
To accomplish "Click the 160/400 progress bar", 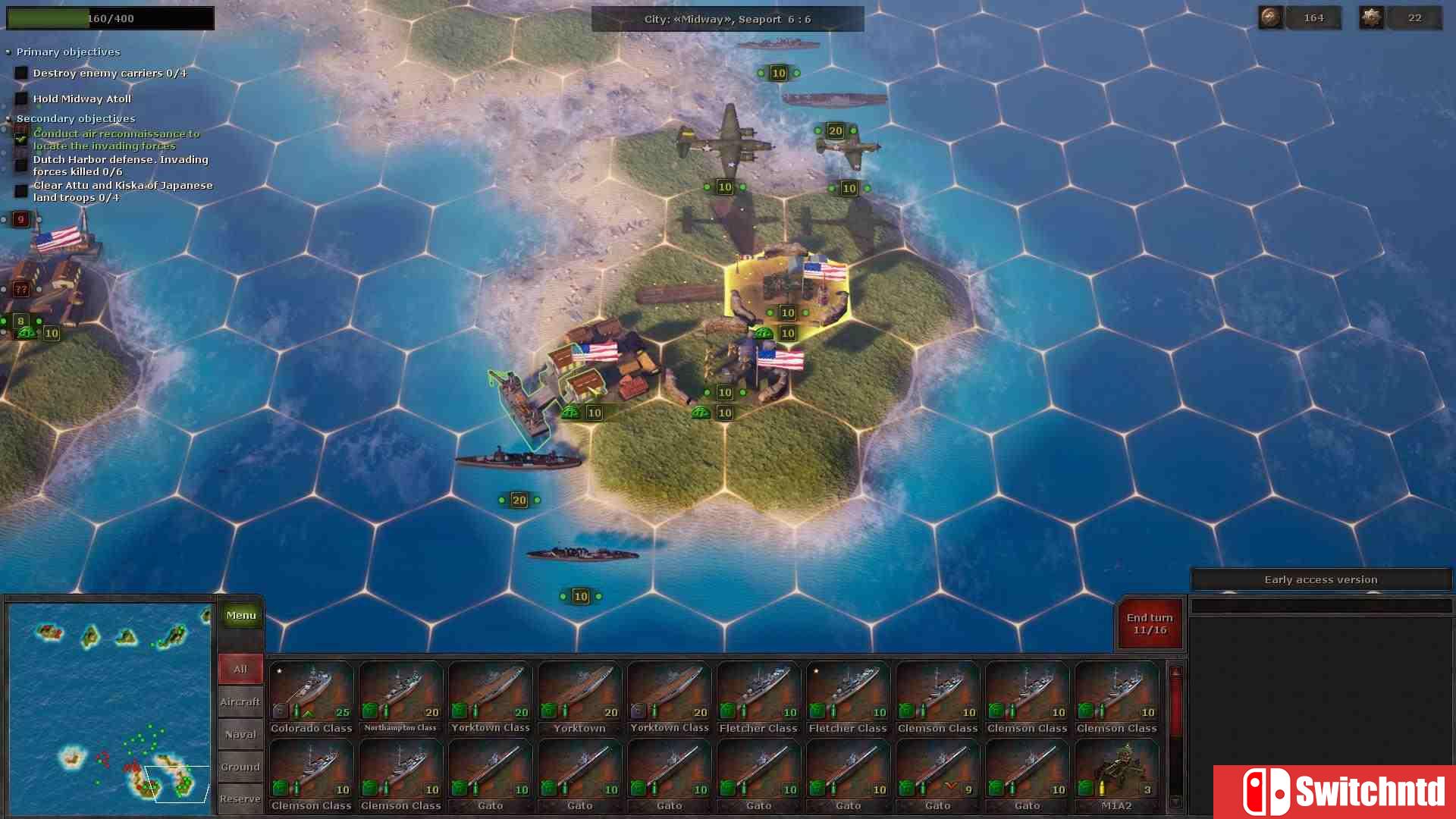I will [x=110, y=17].
